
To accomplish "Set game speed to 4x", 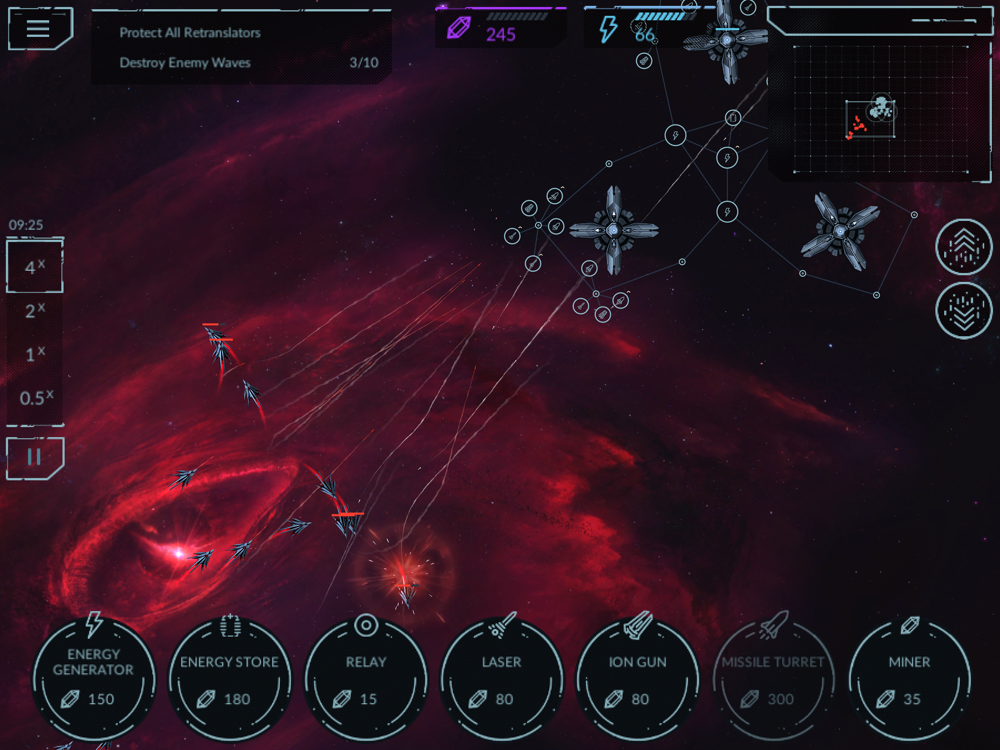I will coord(35,267).
